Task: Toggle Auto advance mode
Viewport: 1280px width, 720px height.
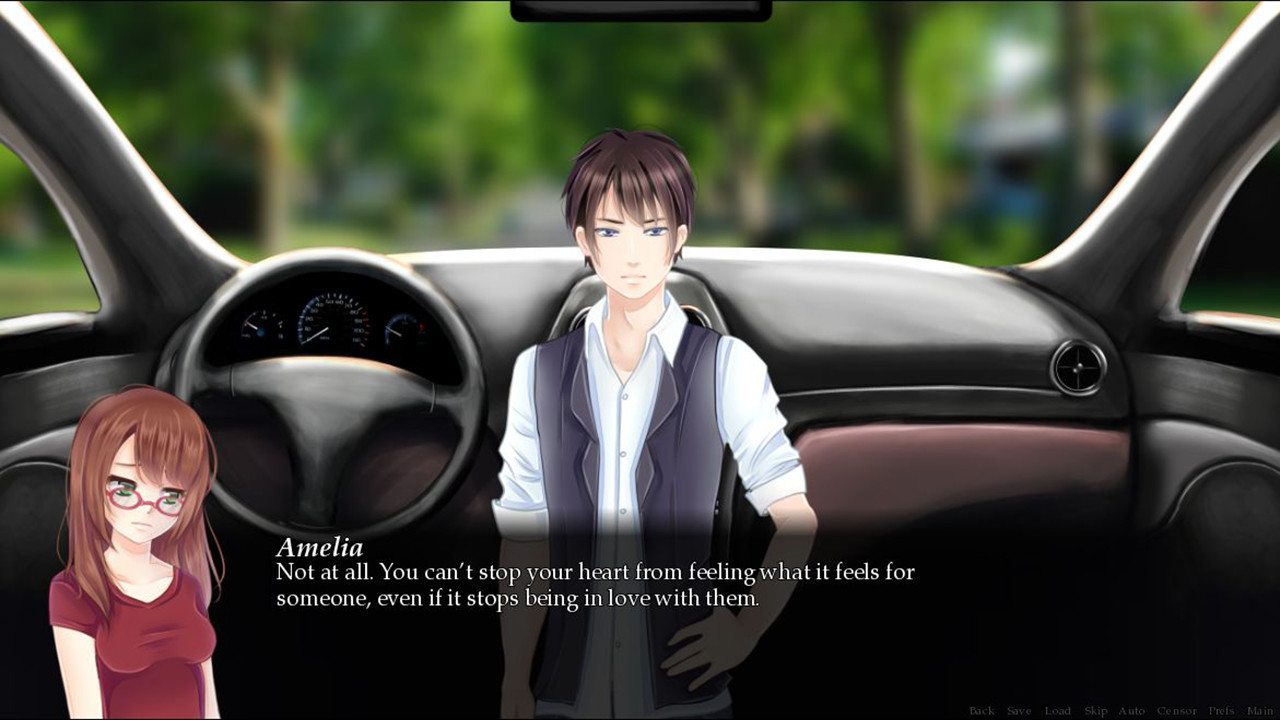Action: 1131,711
